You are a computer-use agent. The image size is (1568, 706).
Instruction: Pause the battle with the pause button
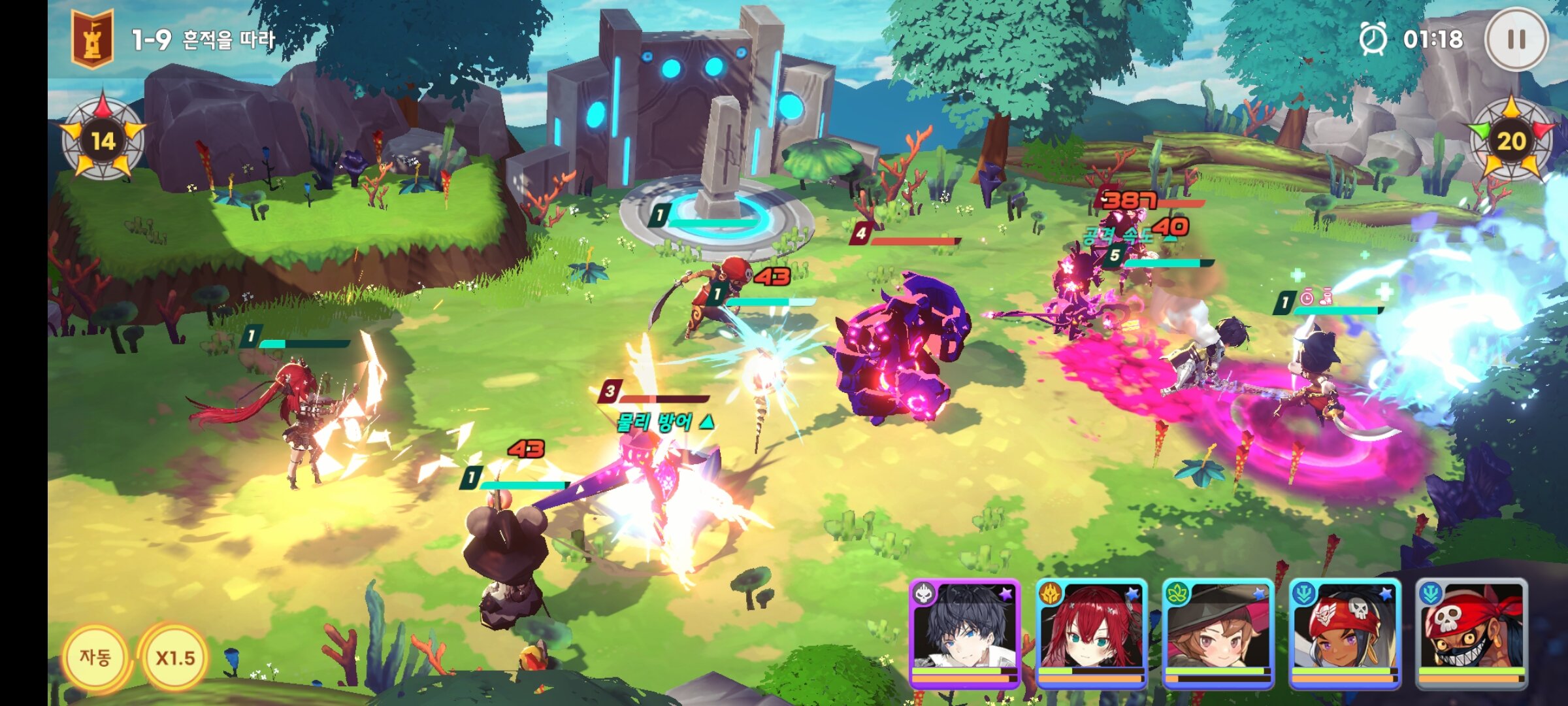(x=1516, y=39)
